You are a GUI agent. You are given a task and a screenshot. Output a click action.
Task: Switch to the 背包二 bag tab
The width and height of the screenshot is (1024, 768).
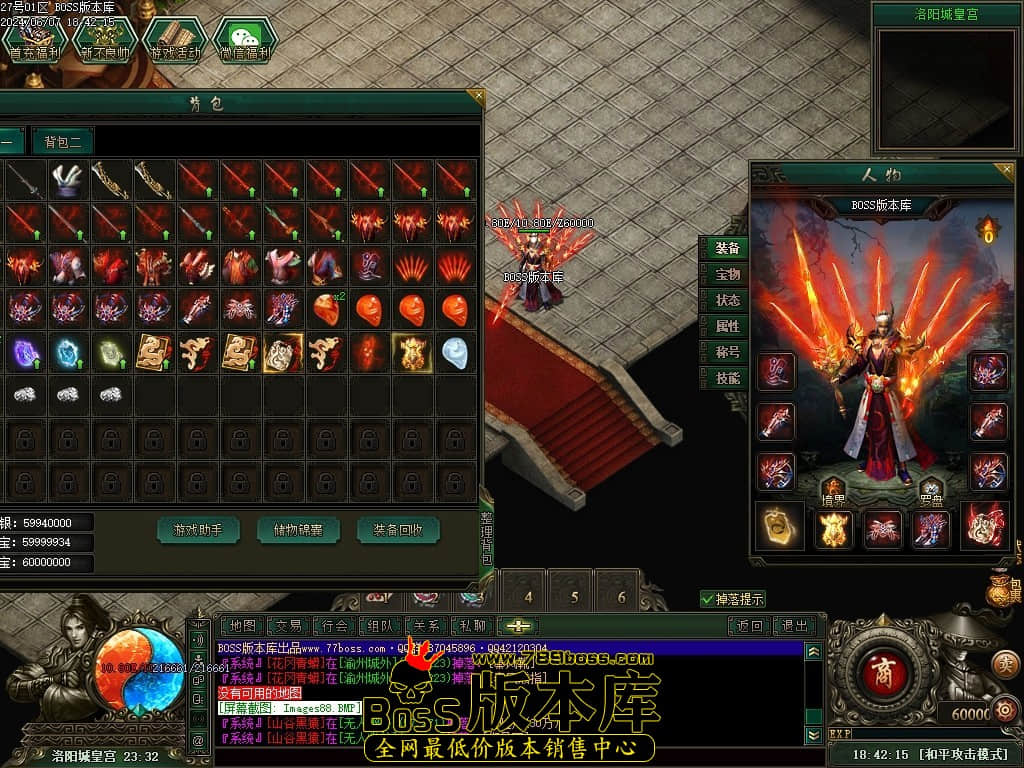[x=62, y=141]
